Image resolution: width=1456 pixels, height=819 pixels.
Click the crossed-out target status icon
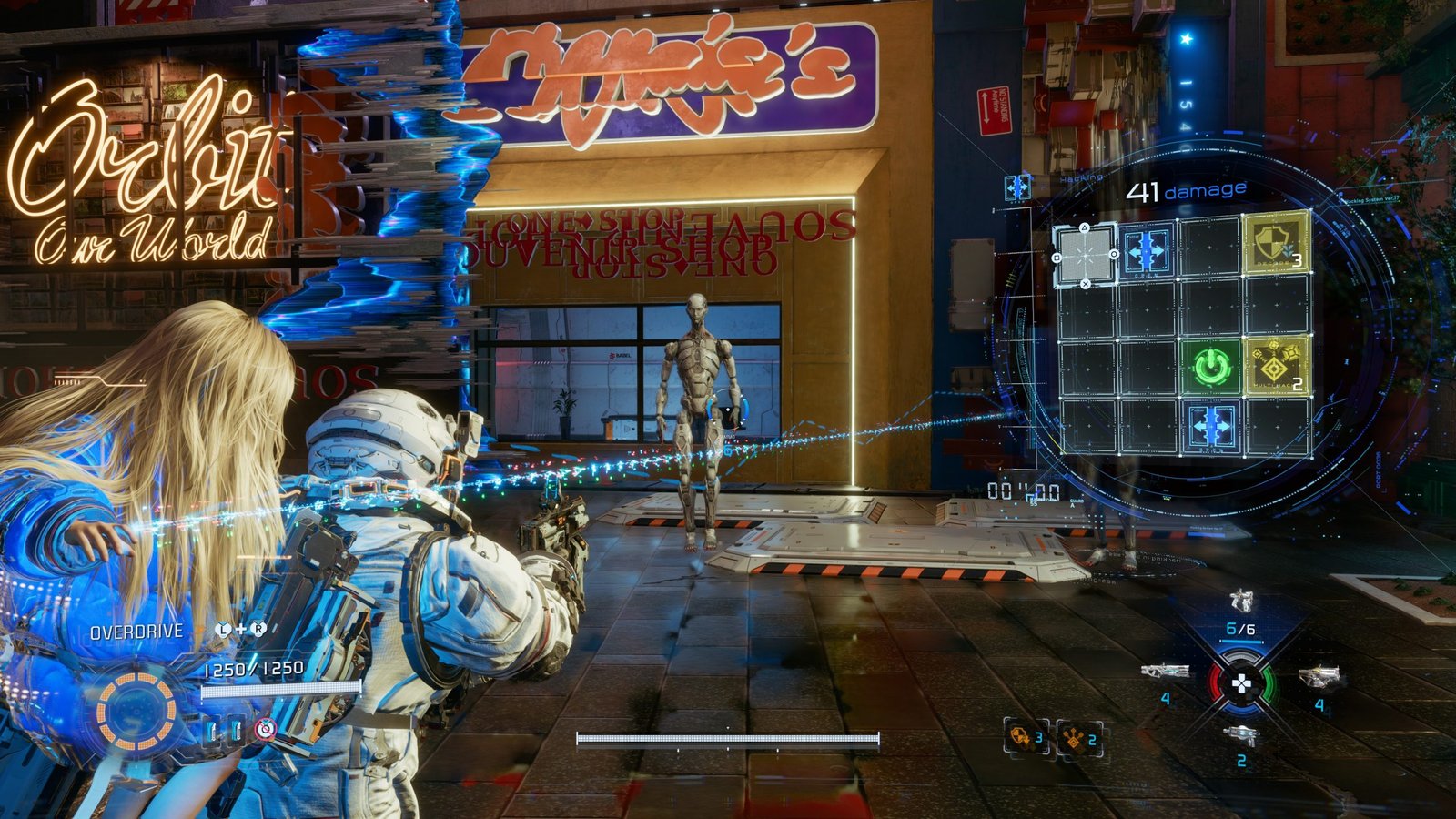[x=265, y=729]
